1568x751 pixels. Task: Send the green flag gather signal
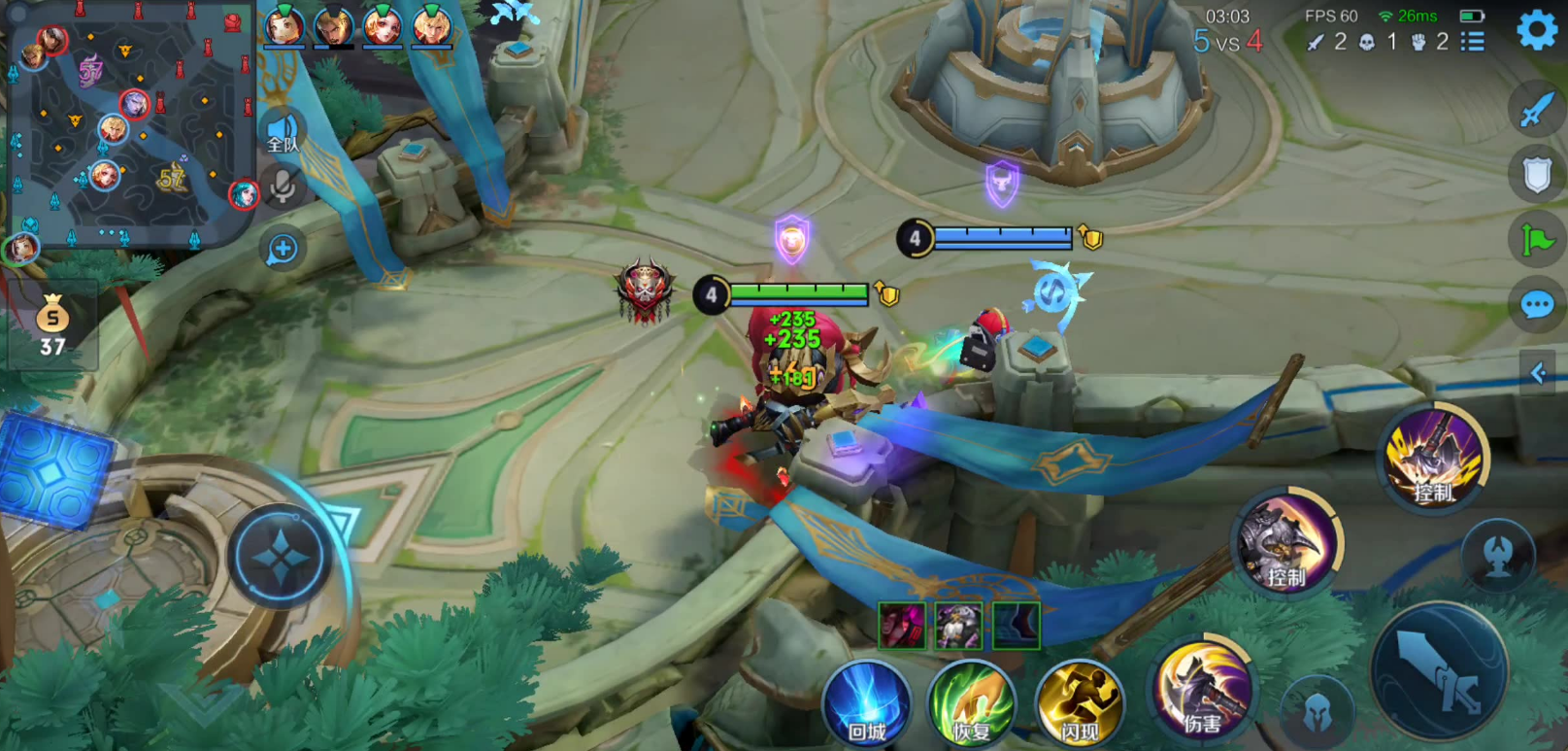[1536, 240]
